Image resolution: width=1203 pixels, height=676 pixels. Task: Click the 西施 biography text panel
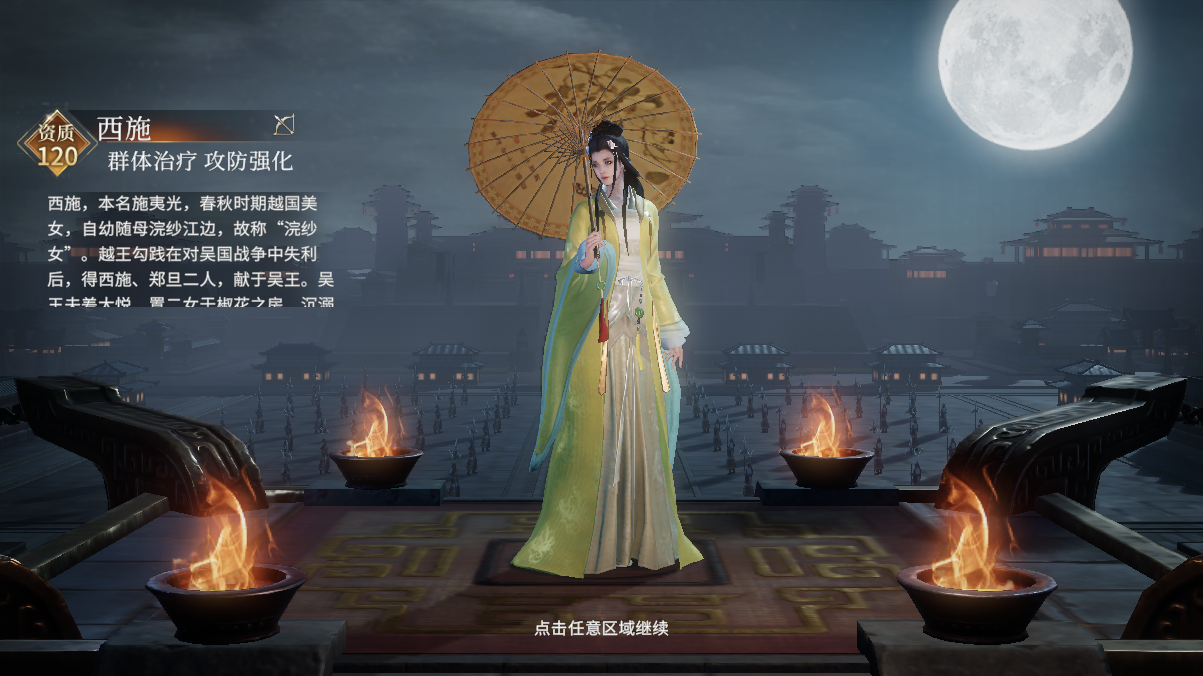[x=191, y=249]
